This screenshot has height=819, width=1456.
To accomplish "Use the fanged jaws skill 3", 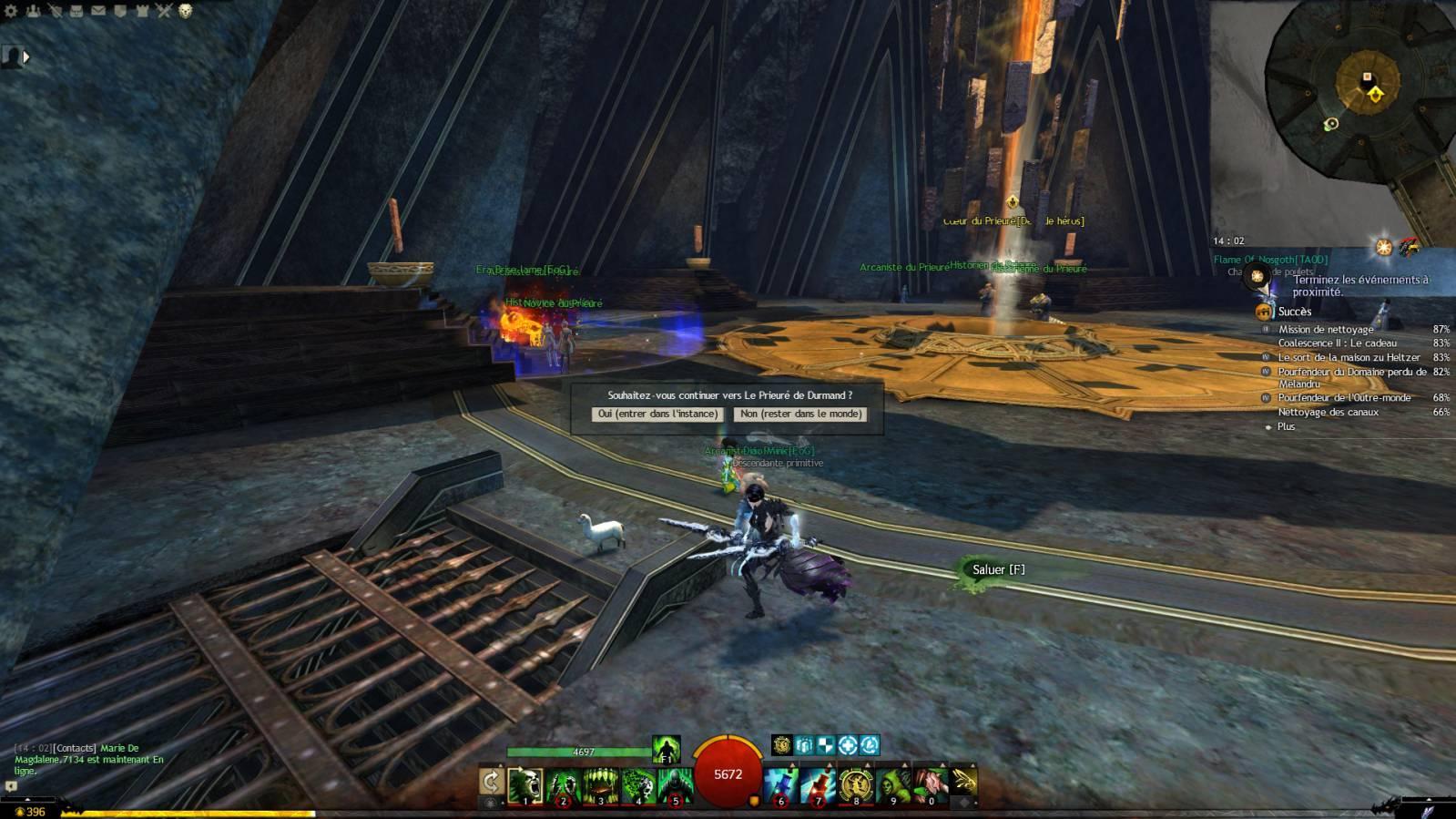I will (600, 784).
